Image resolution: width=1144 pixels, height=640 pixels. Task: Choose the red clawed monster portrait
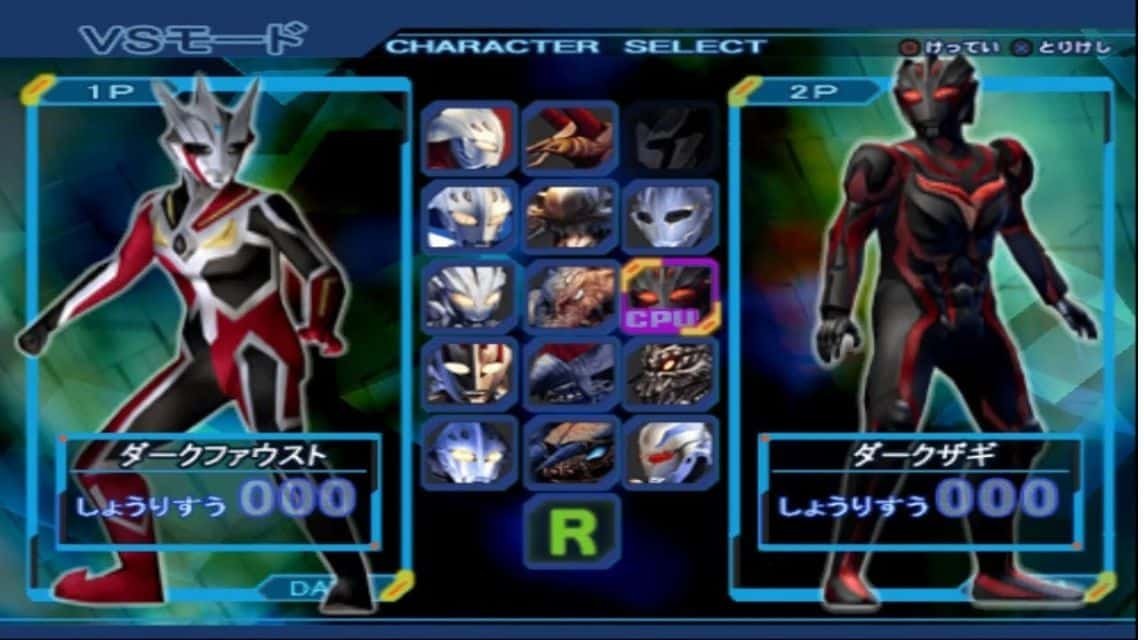[571, 138]
